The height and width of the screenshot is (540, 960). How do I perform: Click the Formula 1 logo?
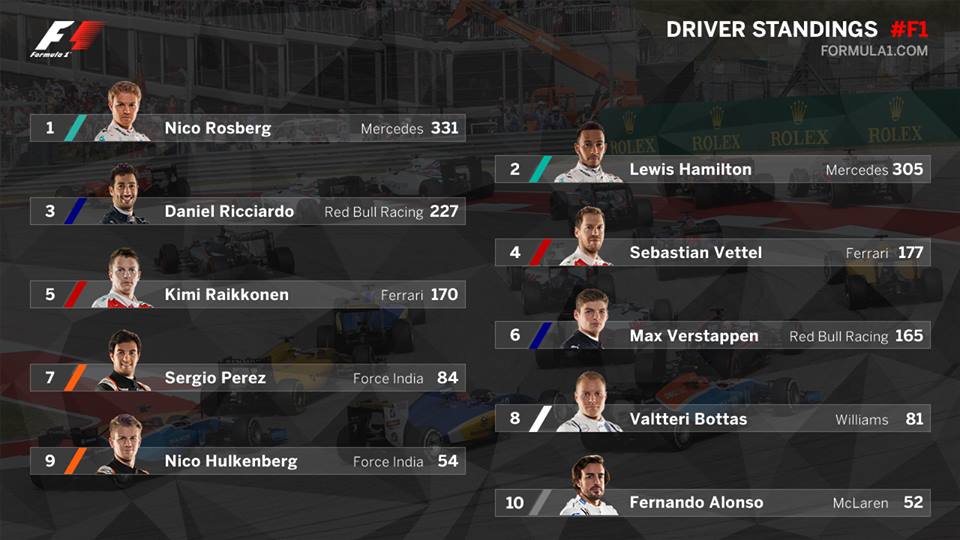pyautogui.click(x=66, y=40)
